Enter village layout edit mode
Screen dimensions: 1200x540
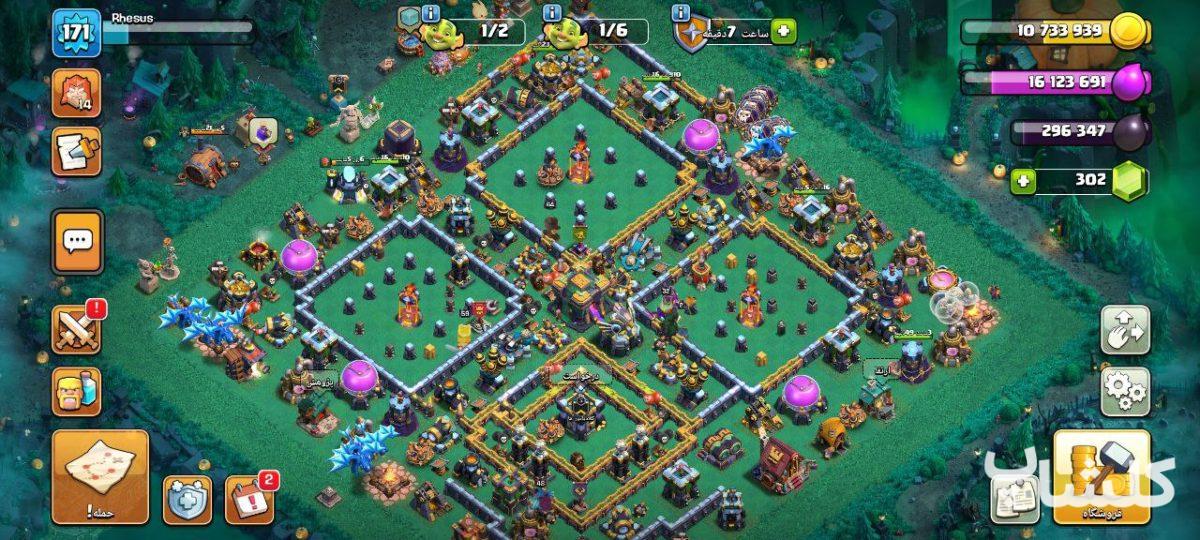[1125, 330]
